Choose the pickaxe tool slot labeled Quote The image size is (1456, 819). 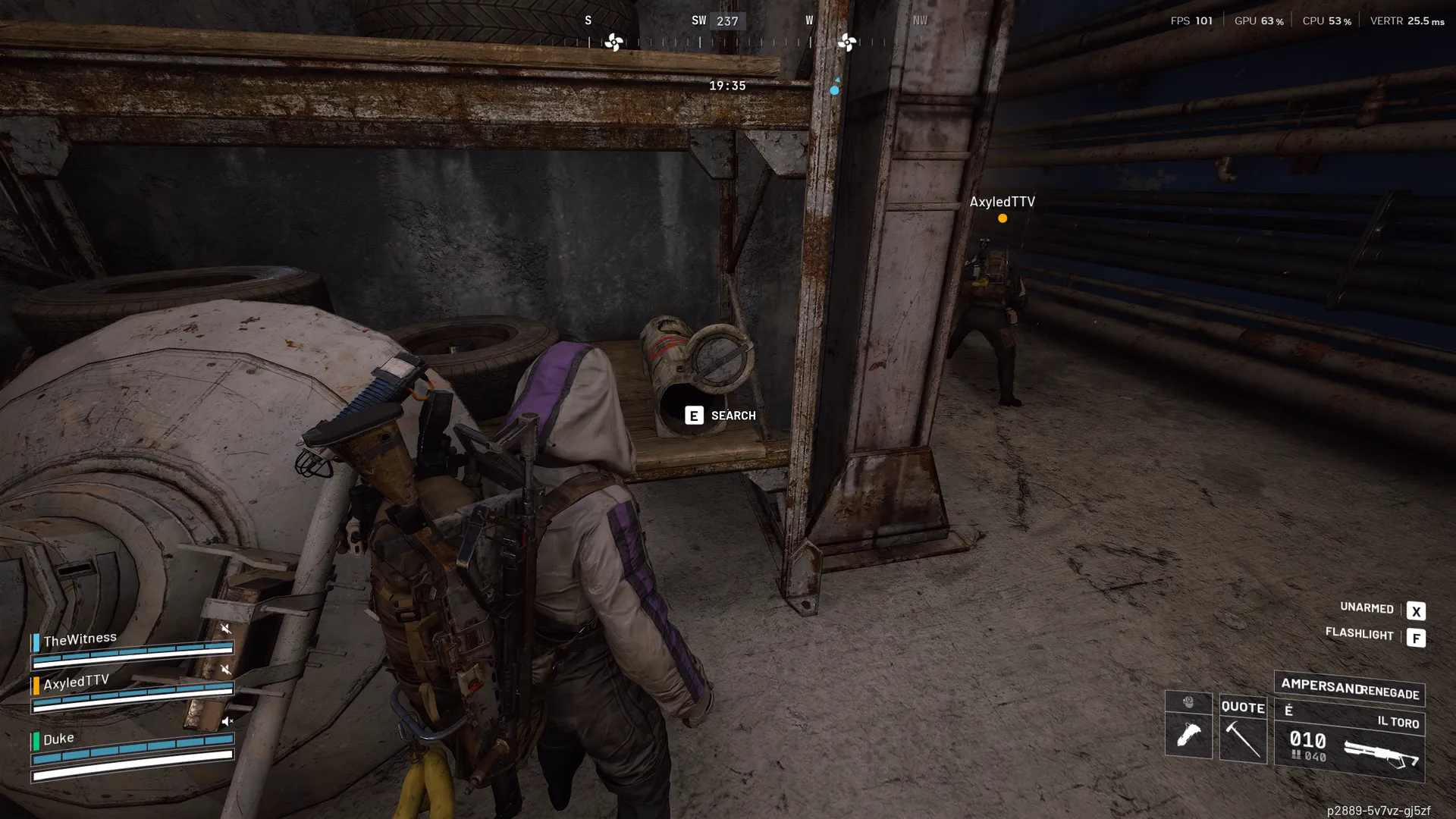(1243, 737)
